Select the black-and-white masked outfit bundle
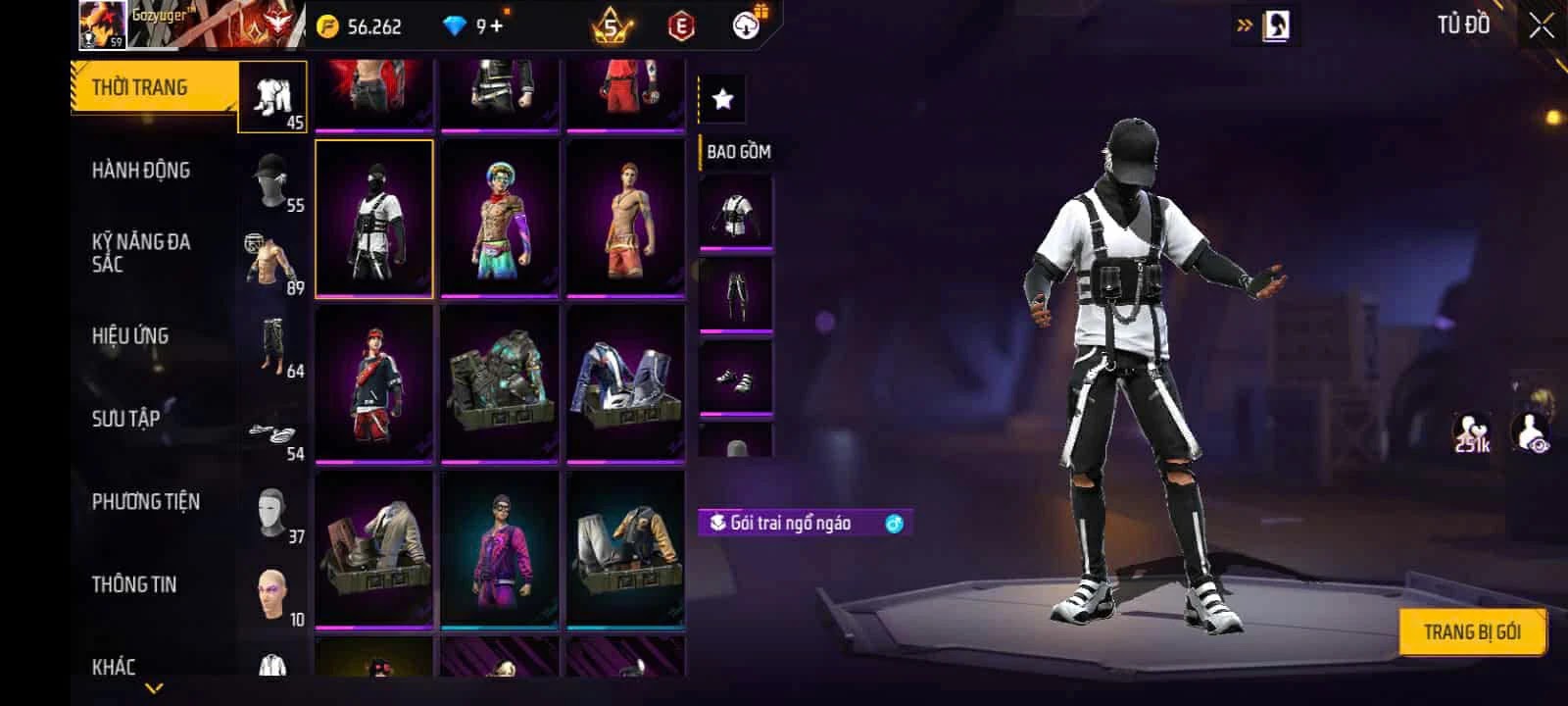This screenshot has height=706, width=1568. click(x=373, y=218)
